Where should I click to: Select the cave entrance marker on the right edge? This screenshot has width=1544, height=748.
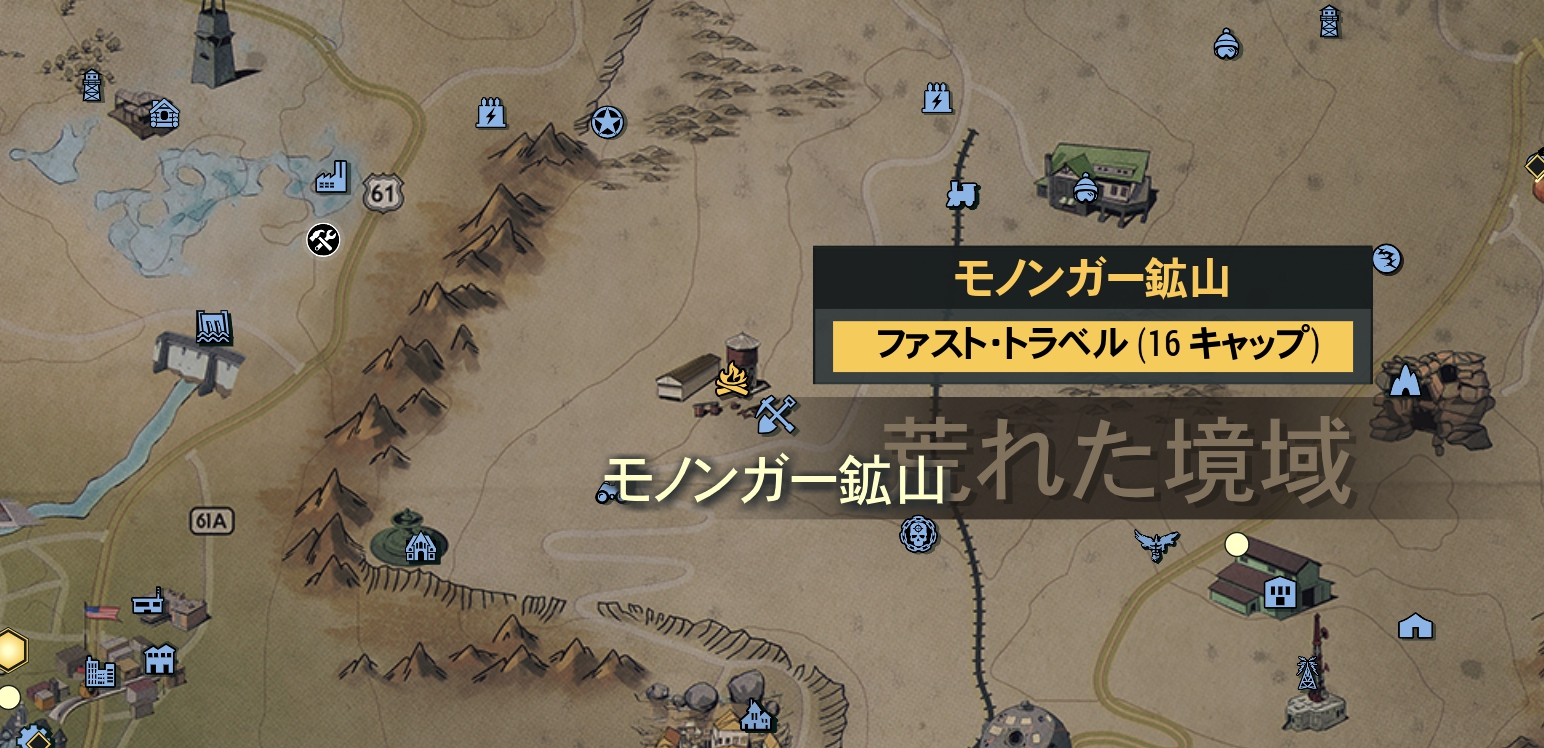1404,380
